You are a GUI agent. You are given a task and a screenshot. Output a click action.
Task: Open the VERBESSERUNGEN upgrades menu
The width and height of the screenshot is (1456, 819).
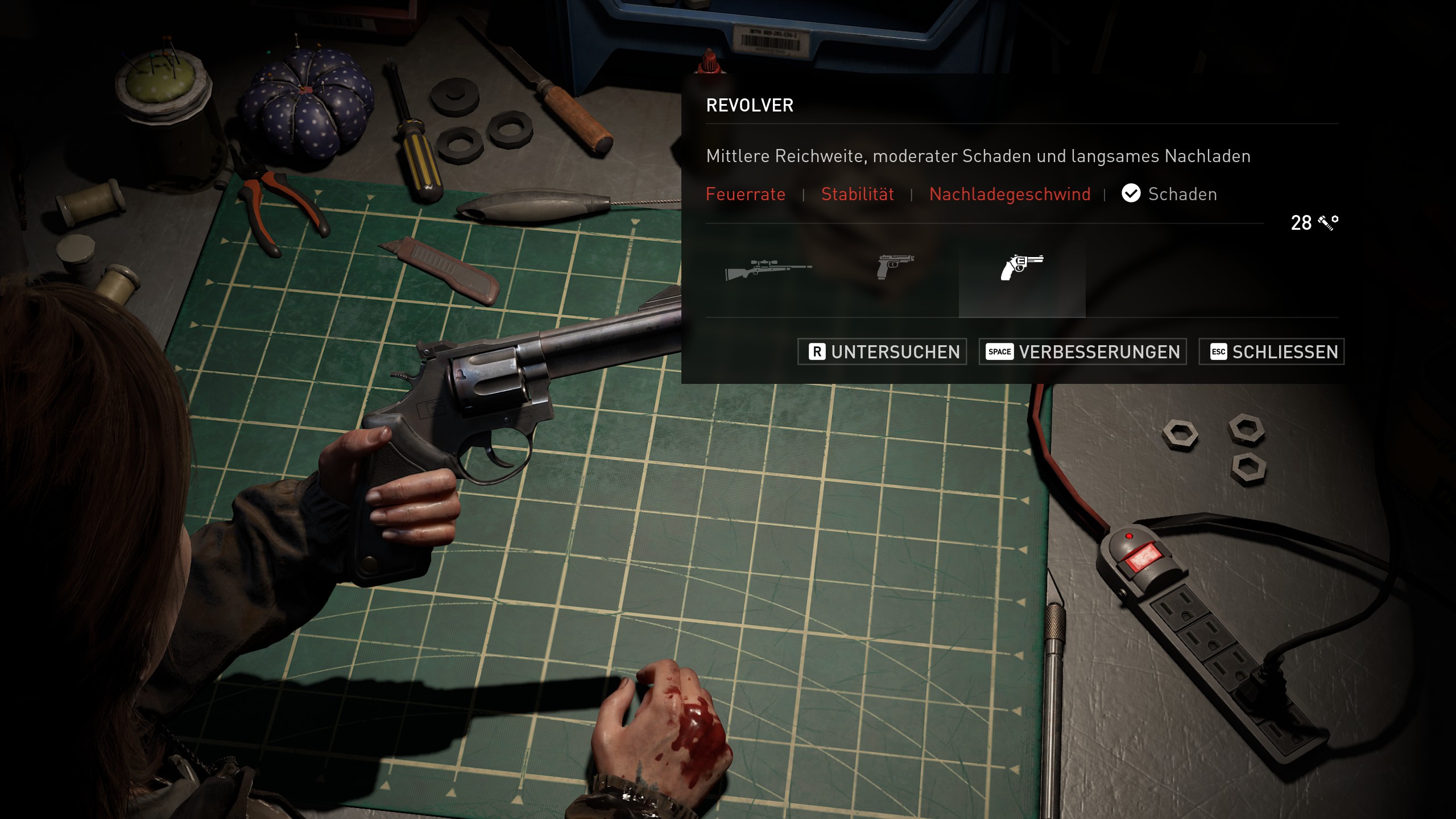1082,351
